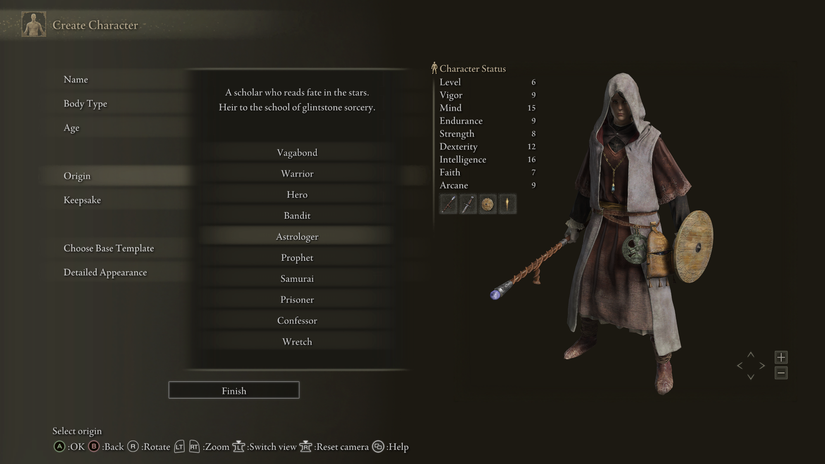Select the round shield equipment icon

click(x=488, y=204)
